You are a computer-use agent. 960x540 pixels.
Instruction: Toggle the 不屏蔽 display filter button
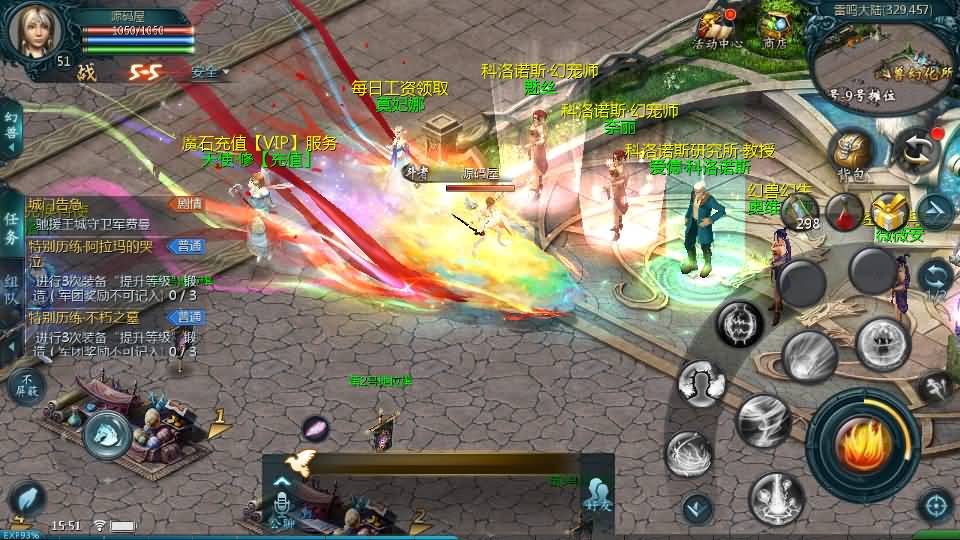pos(27,384)
